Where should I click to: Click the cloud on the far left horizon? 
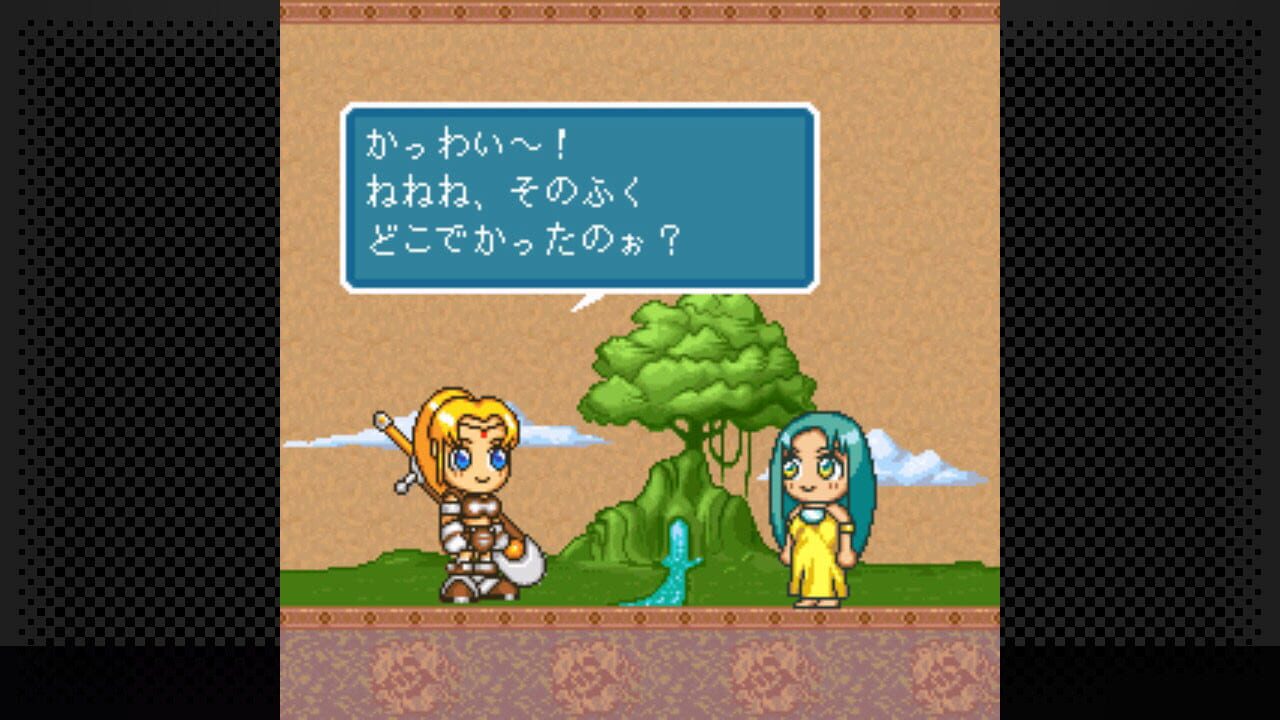tap(330, 440)
